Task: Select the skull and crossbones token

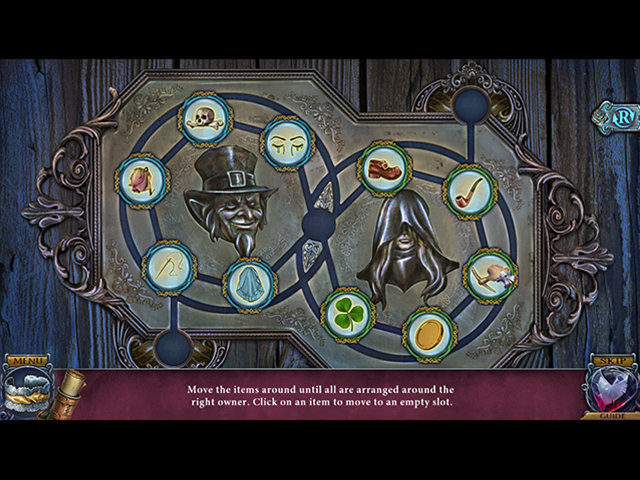Action: (205, 119)
